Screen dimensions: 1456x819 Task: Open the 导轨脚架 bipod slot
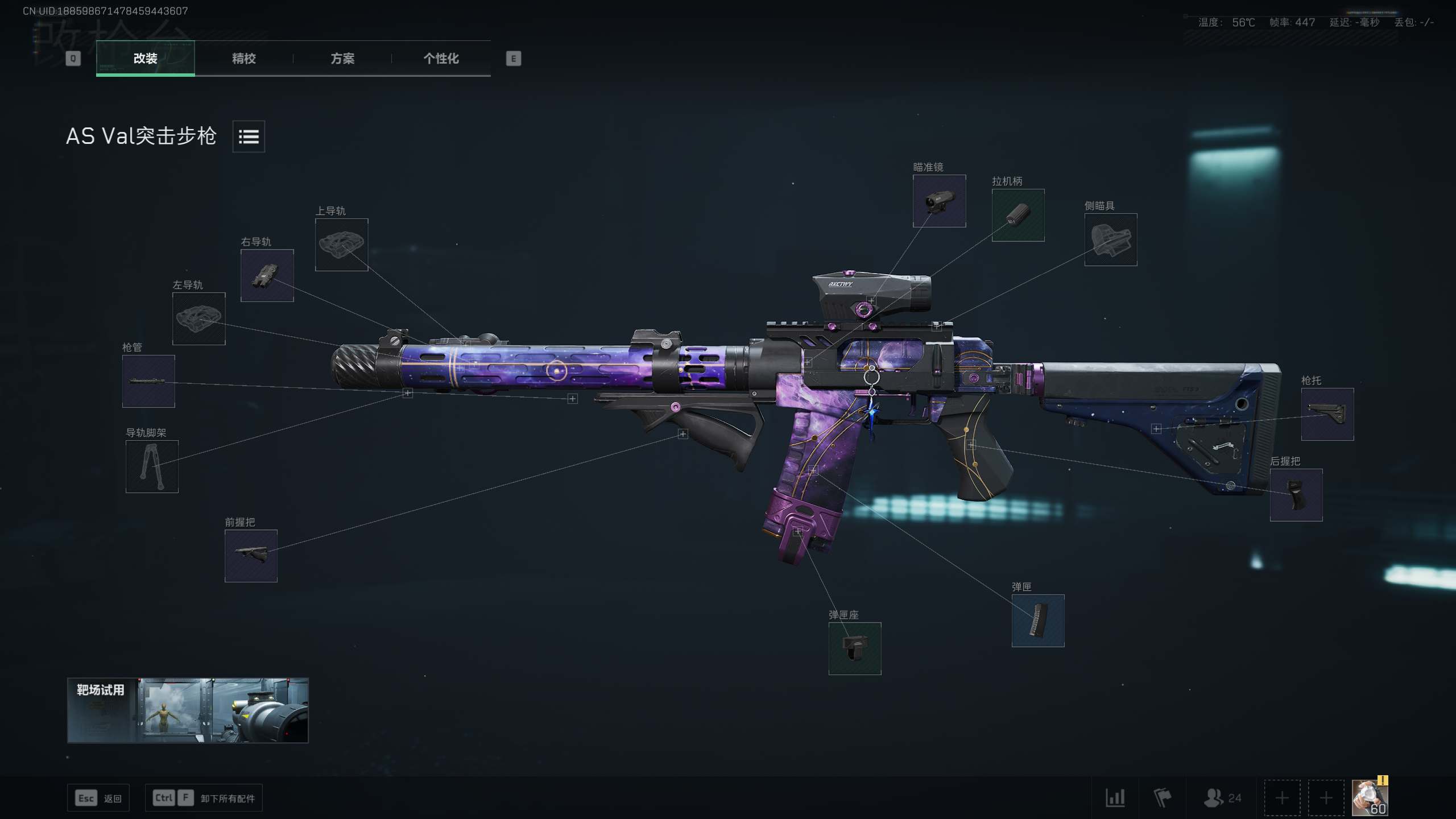[x=152, y=466]
